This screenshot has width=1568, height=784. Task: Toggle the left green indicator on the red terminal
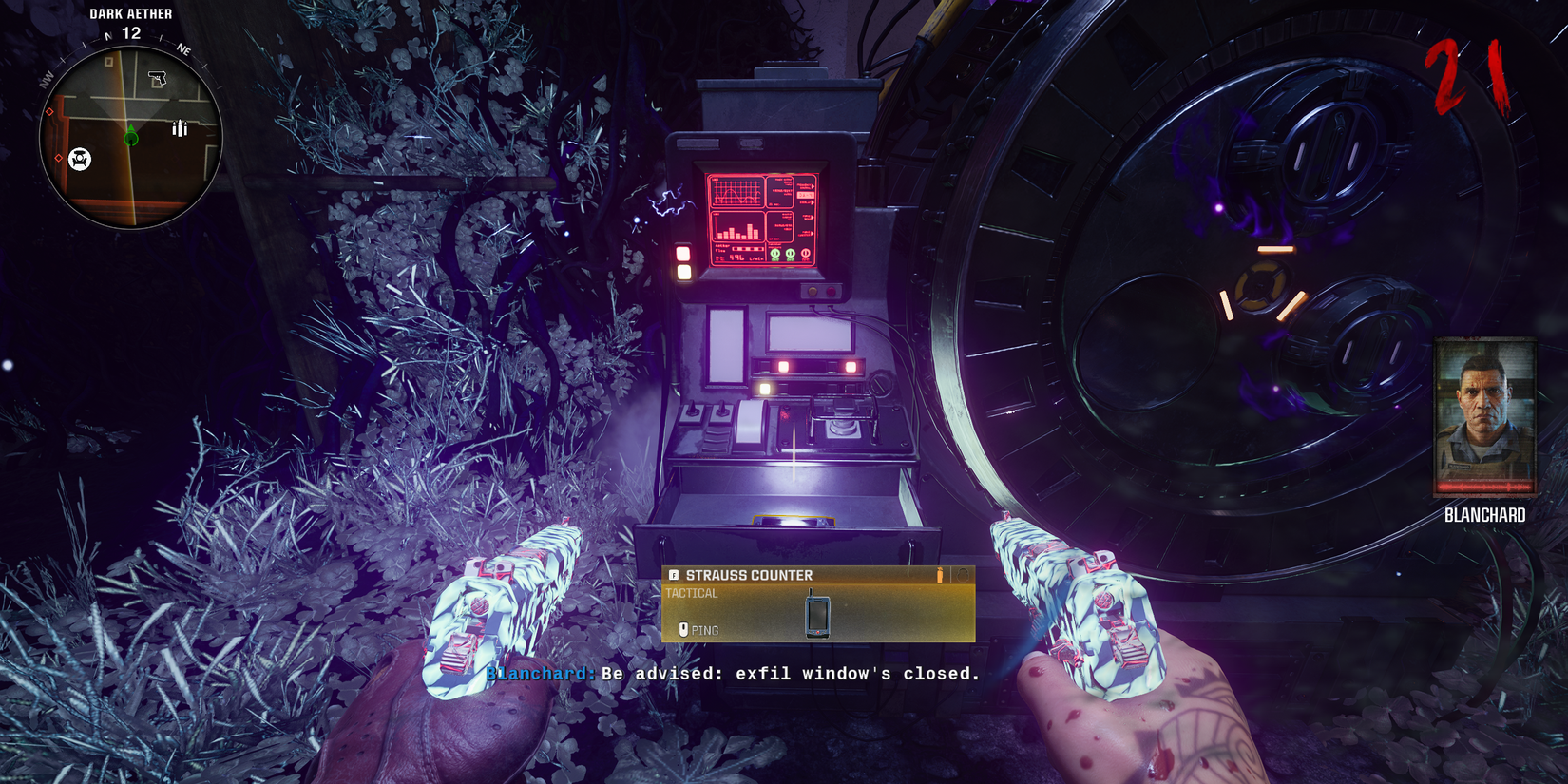coord(775,255)
